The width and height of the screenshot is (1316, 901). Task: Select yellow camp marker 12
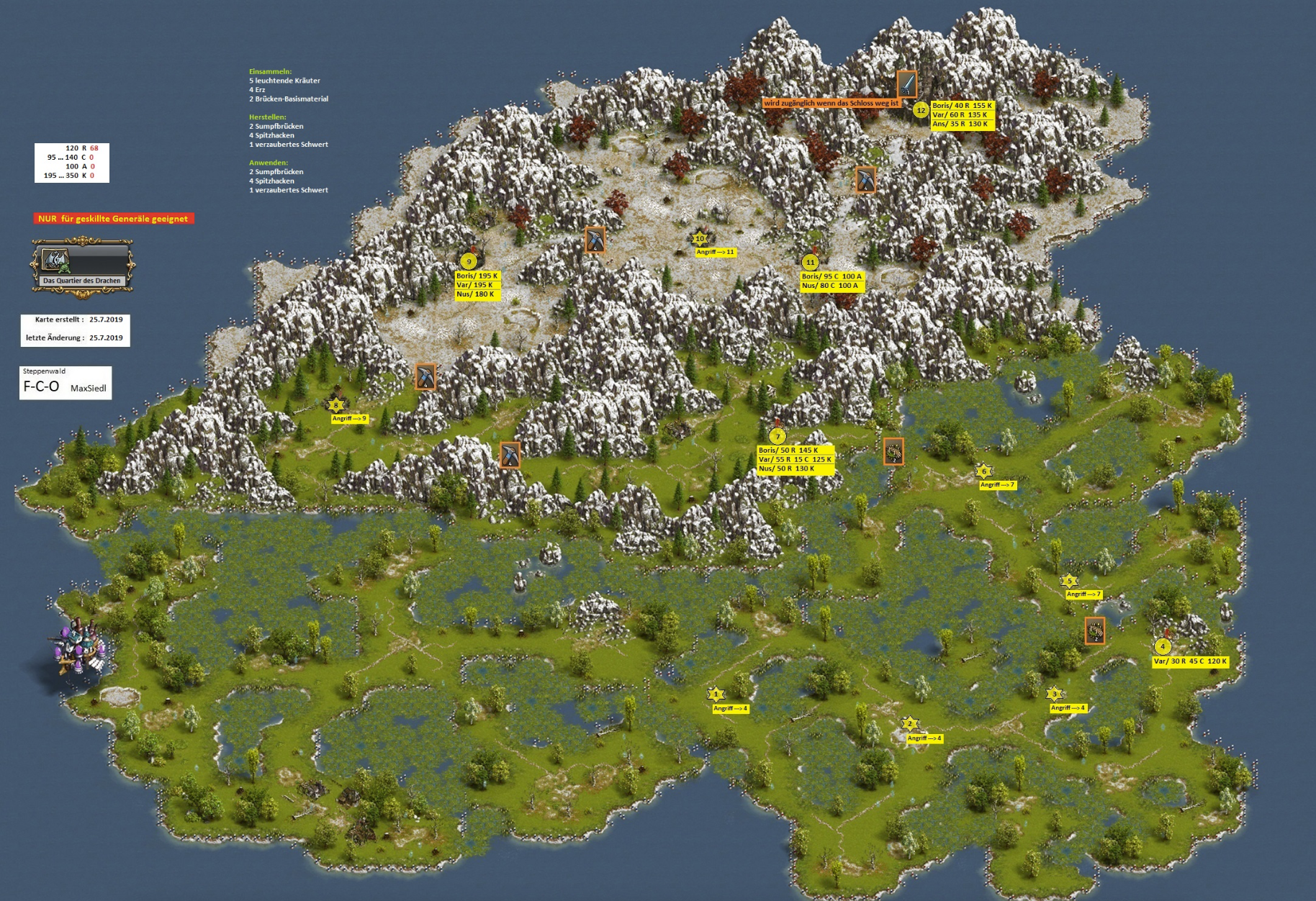click(x=921, y=111)
